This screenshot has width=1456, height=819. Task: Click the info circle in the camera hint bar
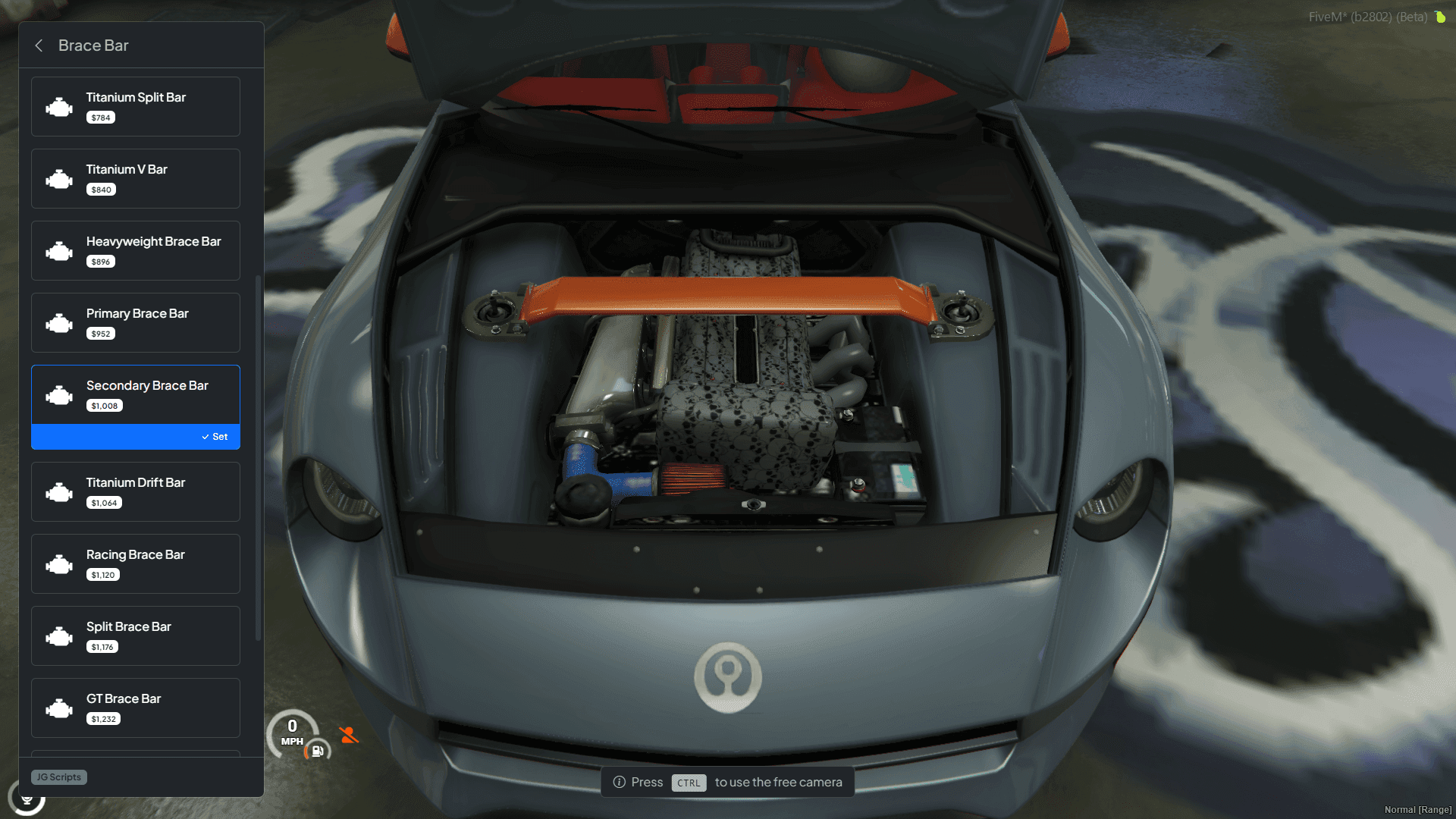point(620,782)
